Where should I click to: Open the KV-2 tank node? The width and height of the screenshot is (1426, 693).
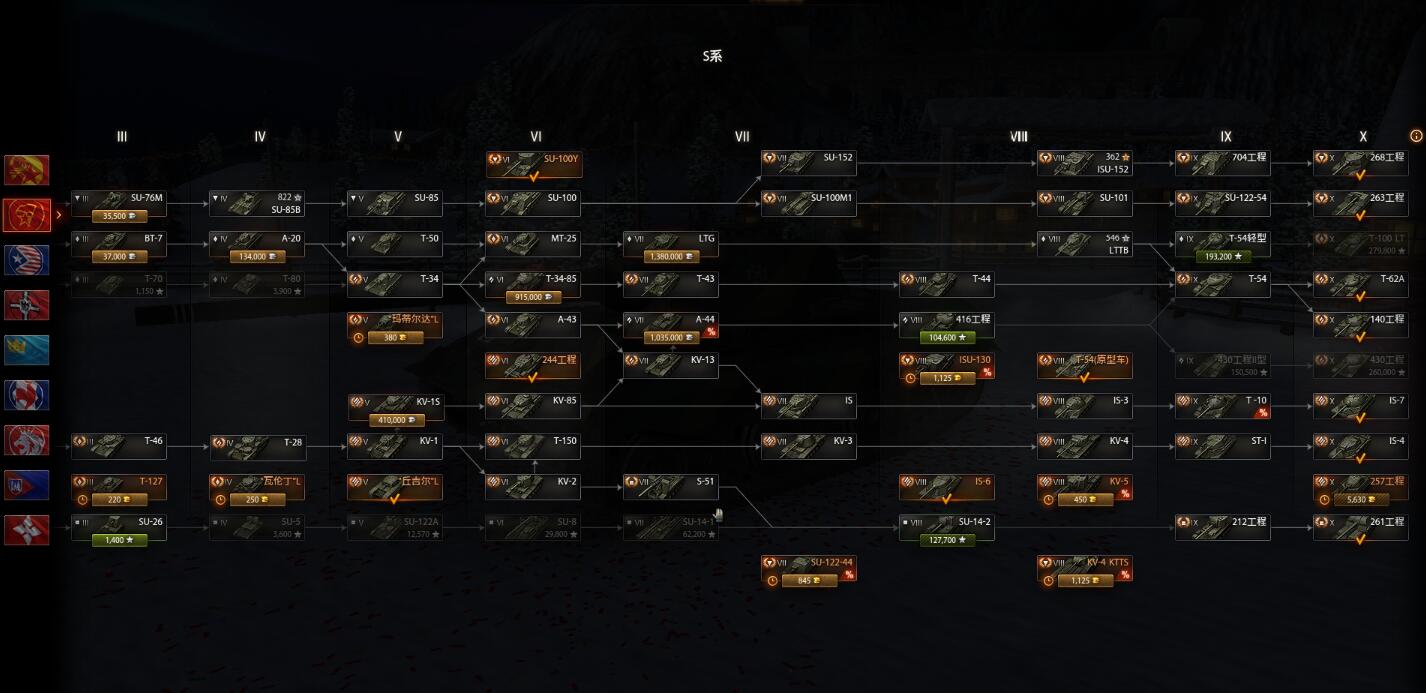(x=532, y=483)
